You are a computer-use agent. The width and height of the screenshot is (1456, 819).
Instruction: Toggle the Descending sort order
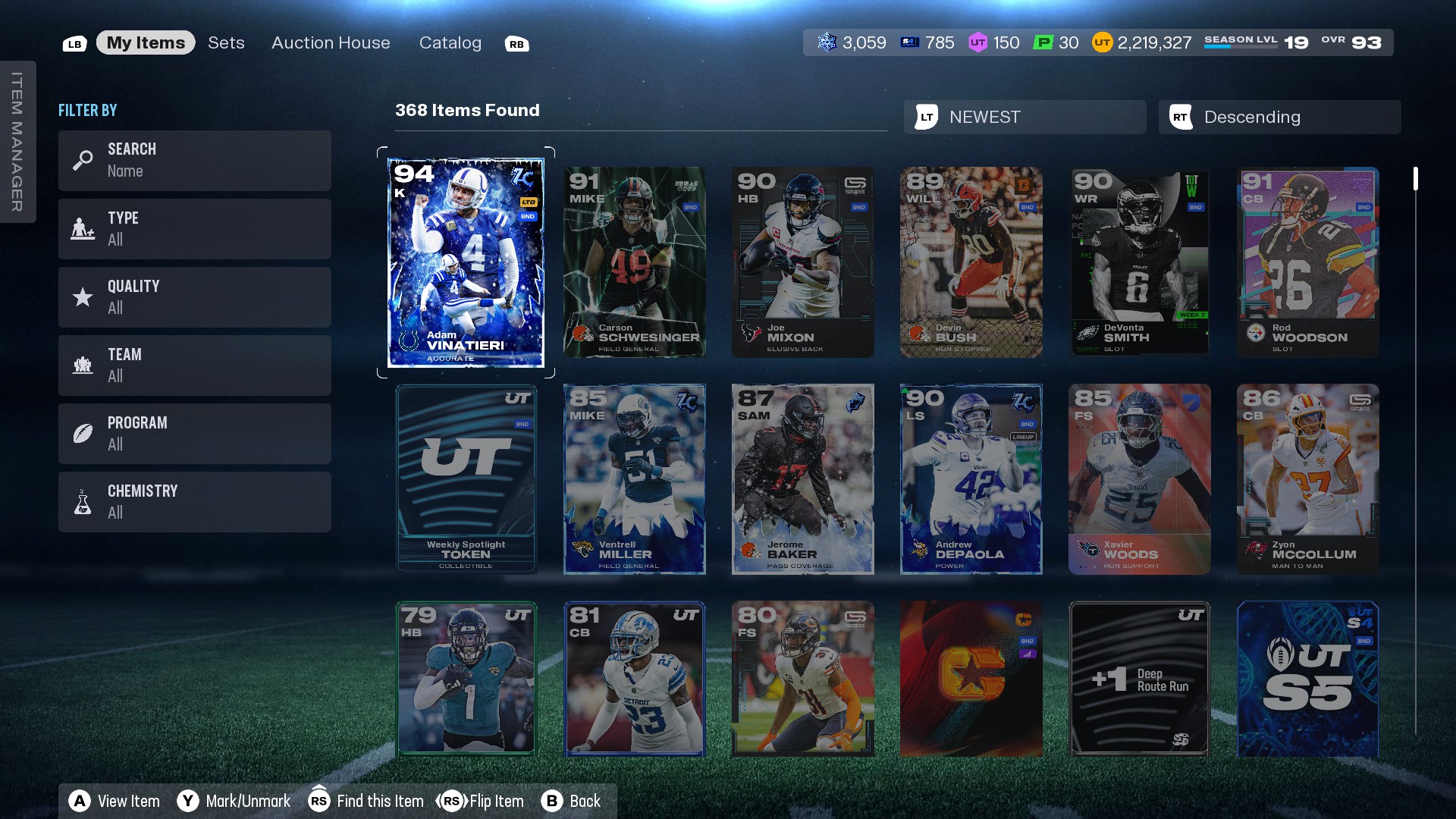(x=1279, y=117)
